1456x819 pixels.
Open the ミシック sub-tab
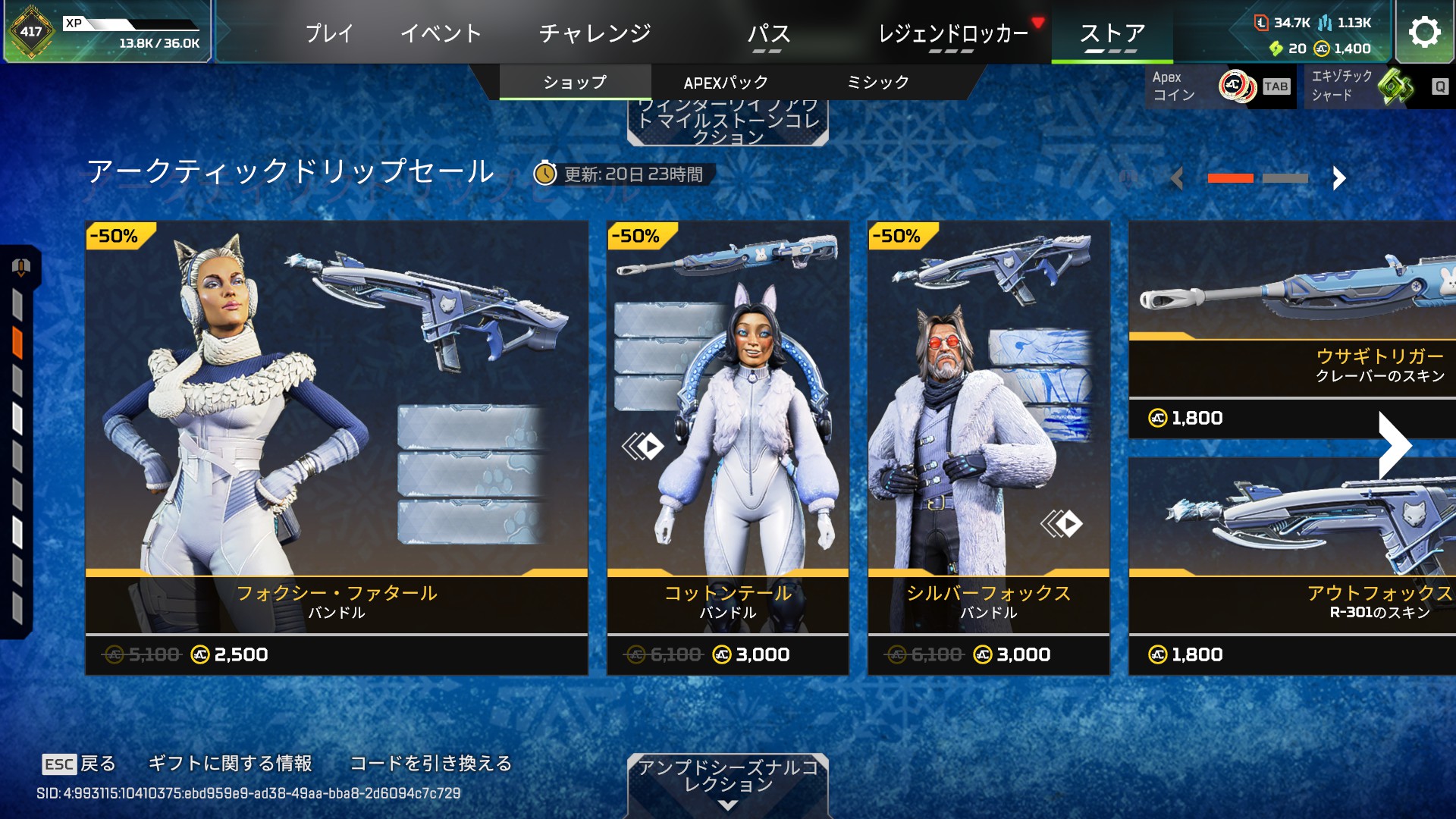click(877, 83)
